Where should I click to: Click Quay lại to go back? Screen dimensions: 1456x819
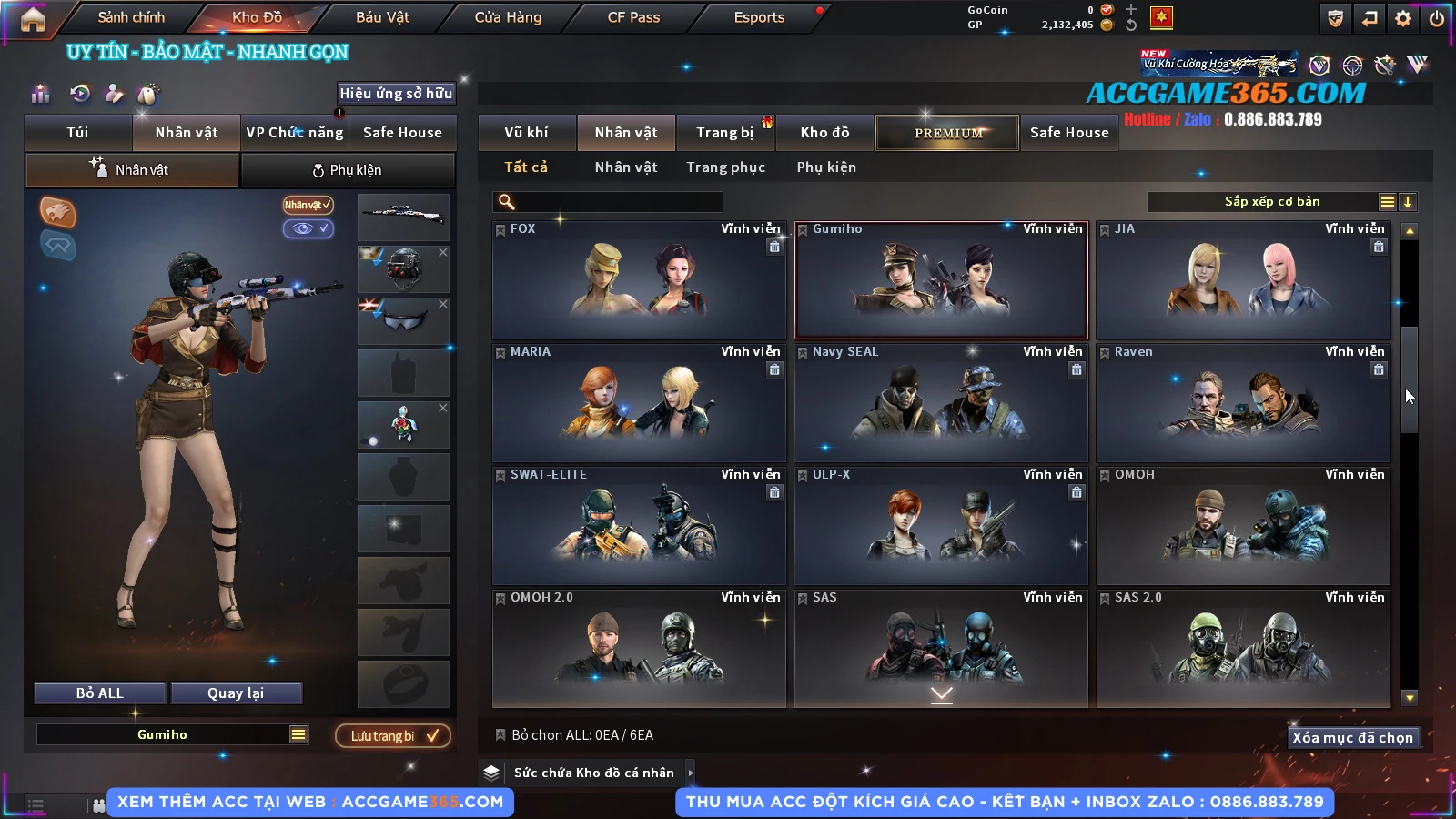pyautogui.click(x=236, y=693)
